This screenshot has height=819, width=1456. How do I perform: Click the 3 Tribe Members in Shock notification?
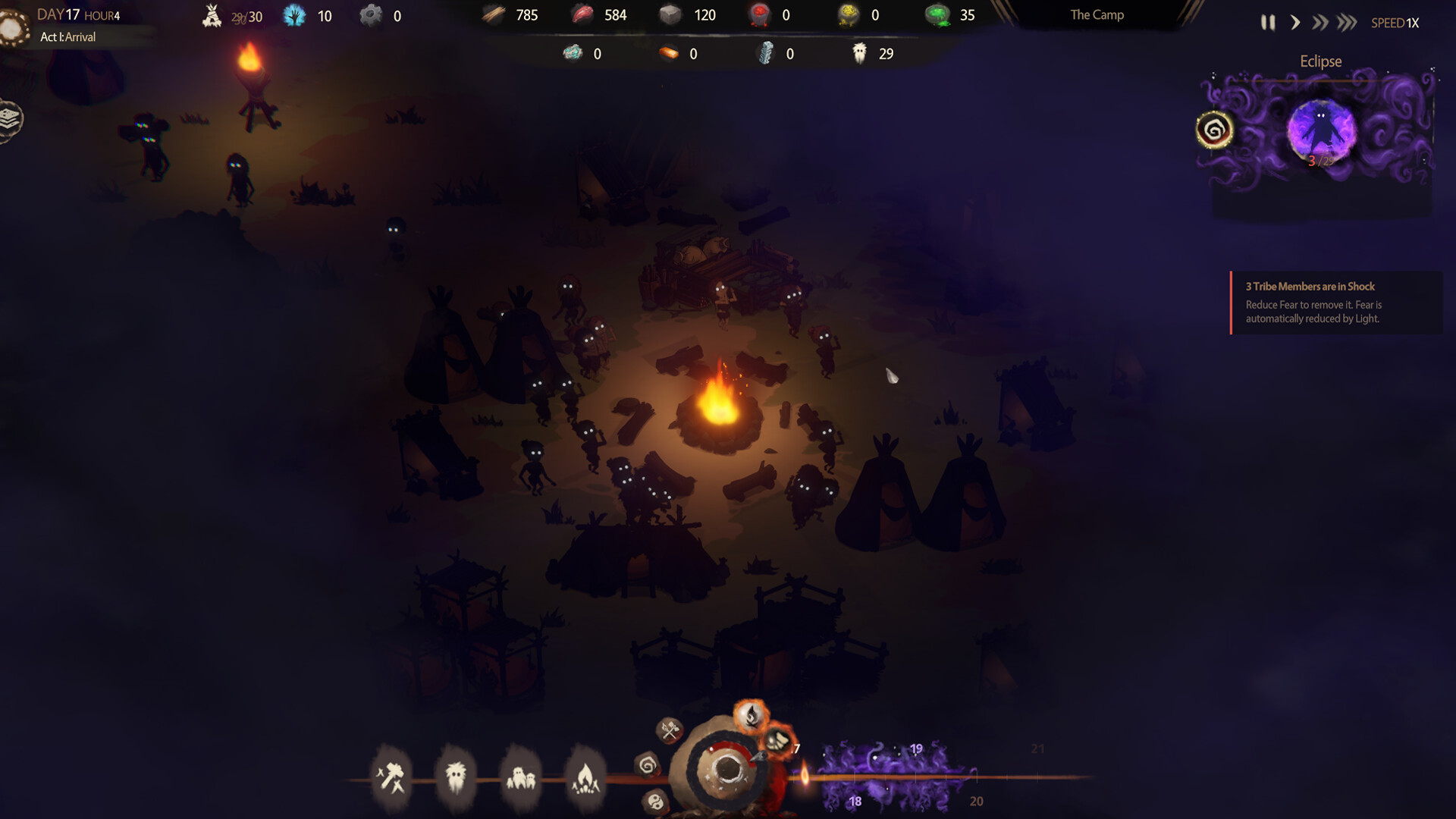[1335, 302]
